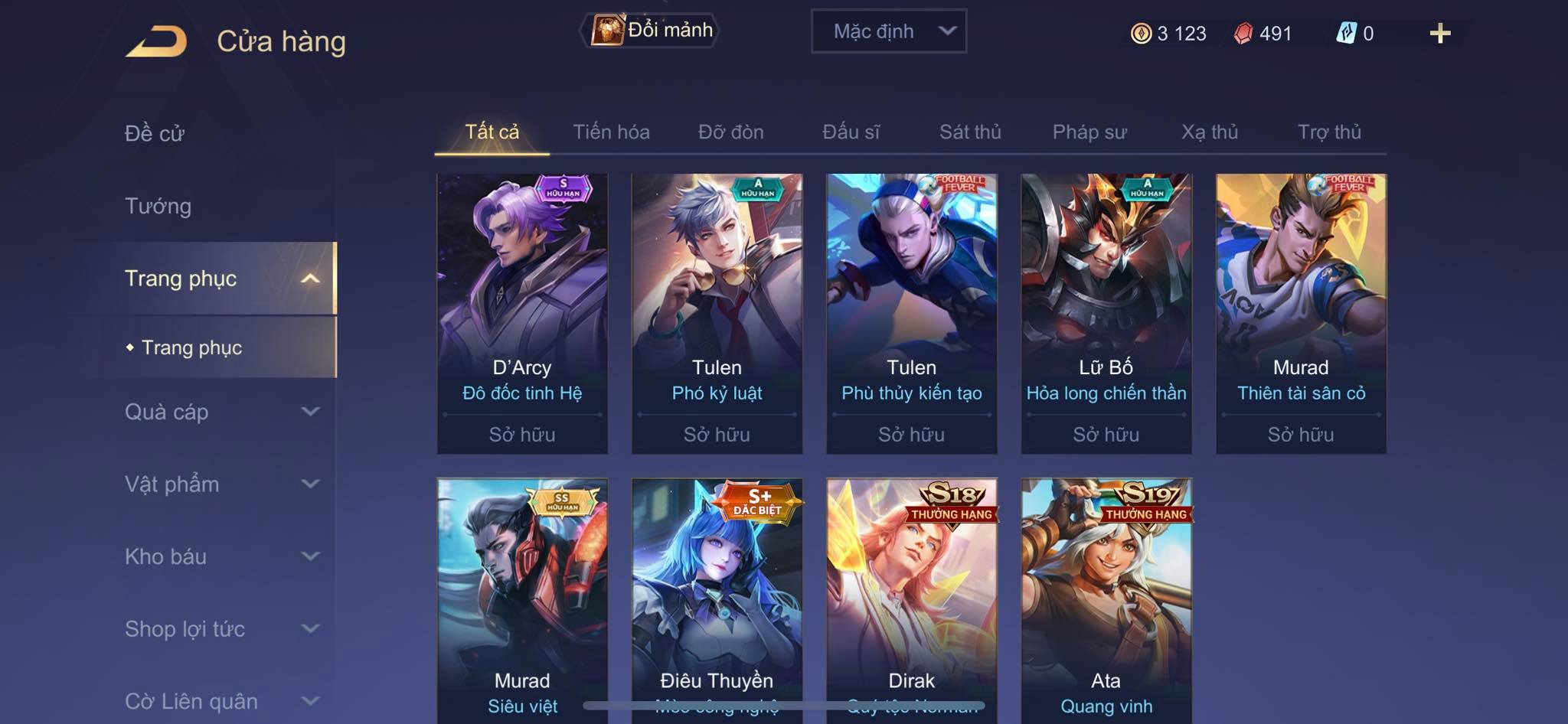This screenshot has width=1568, height=724.
Task: Filter skins by Pháp sư tab
Action: coord(1089,132)
